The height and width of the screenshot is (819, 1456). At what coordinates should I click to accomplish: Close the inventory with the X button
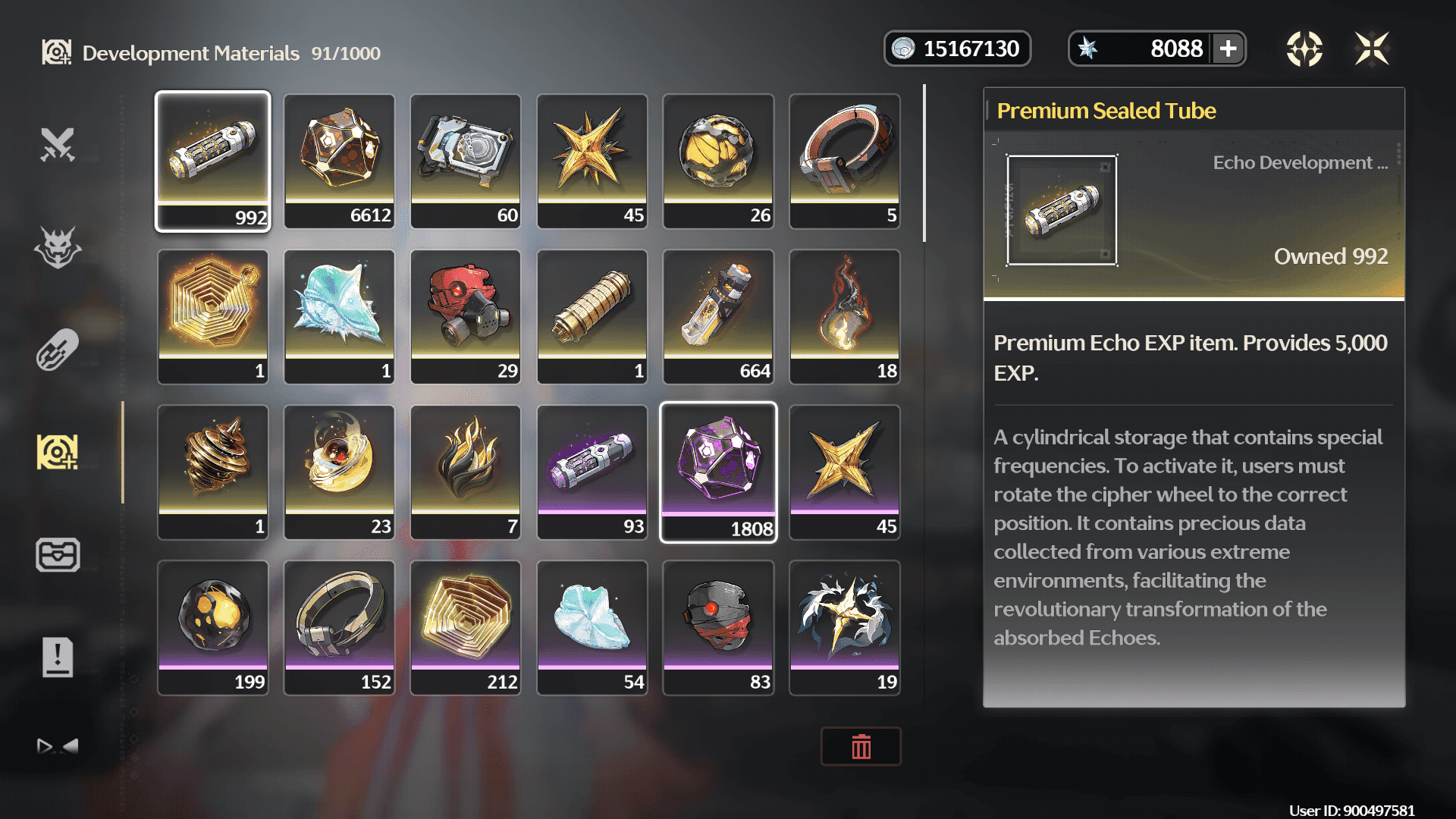click(x=1372, y=49)
